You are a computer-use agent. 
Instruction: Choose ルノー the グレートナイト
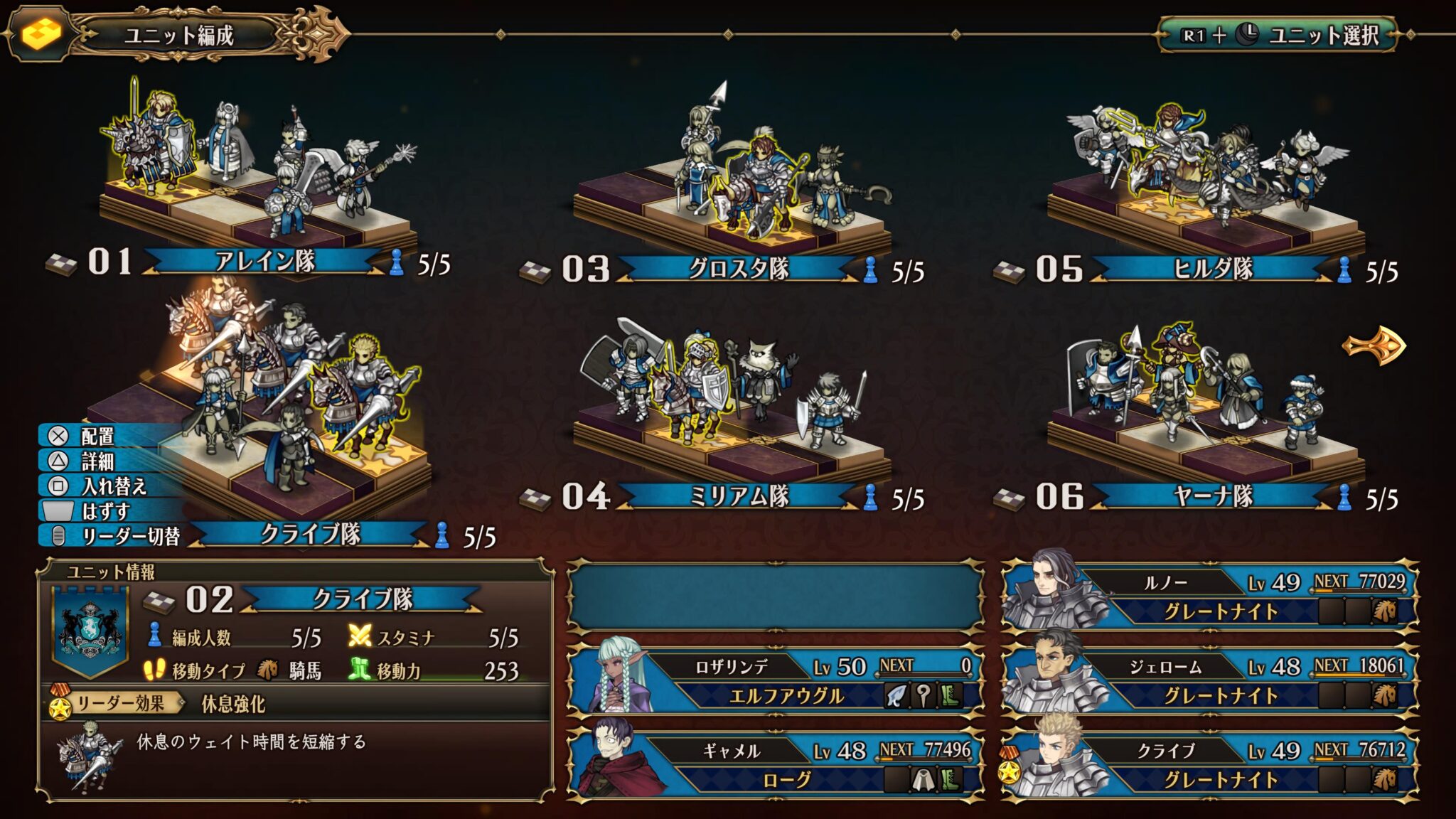click(x=1210, y=596)
